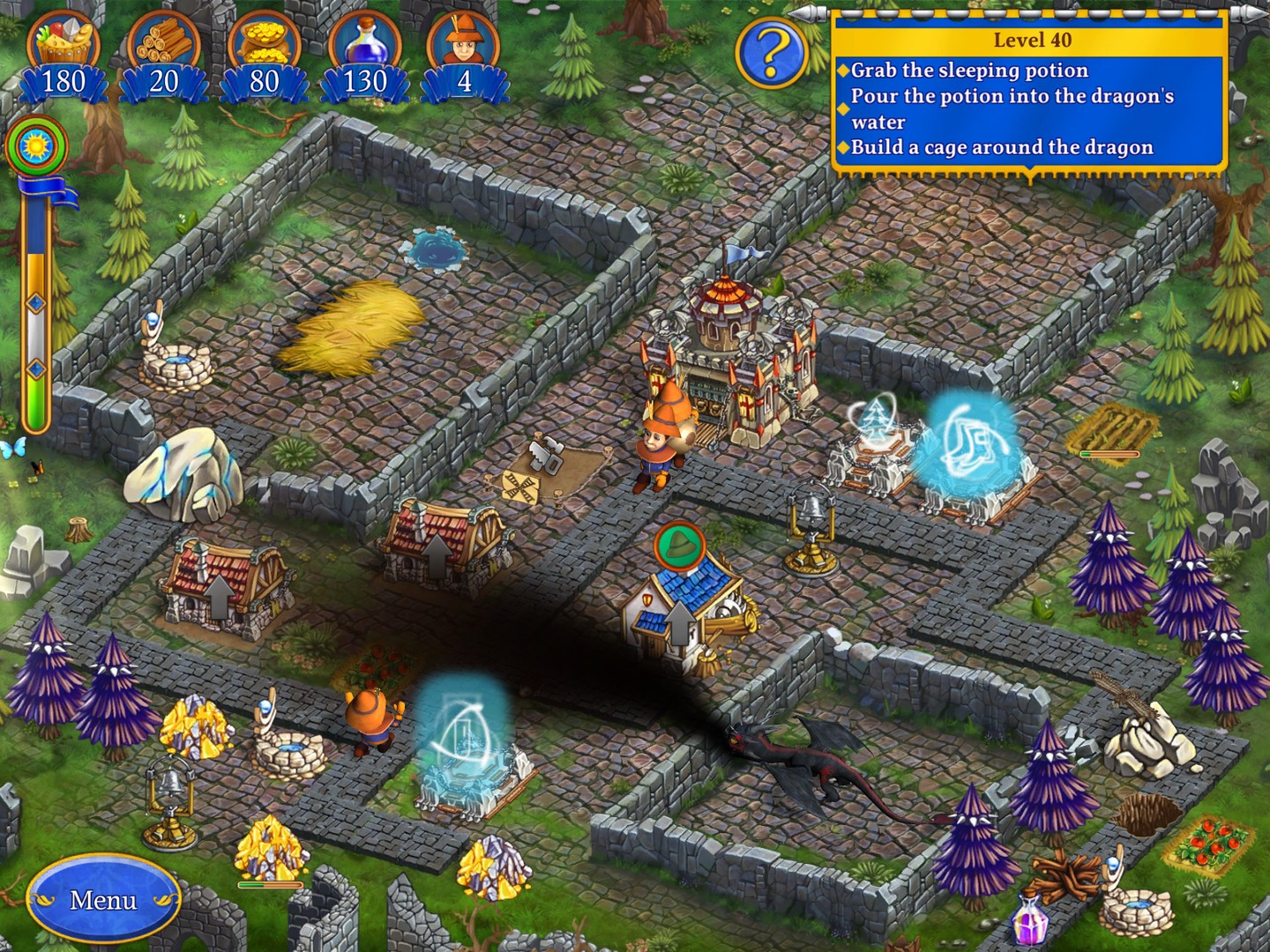Click the question mark help button
The image size is (1270, 952).
(x=772, y=54)
